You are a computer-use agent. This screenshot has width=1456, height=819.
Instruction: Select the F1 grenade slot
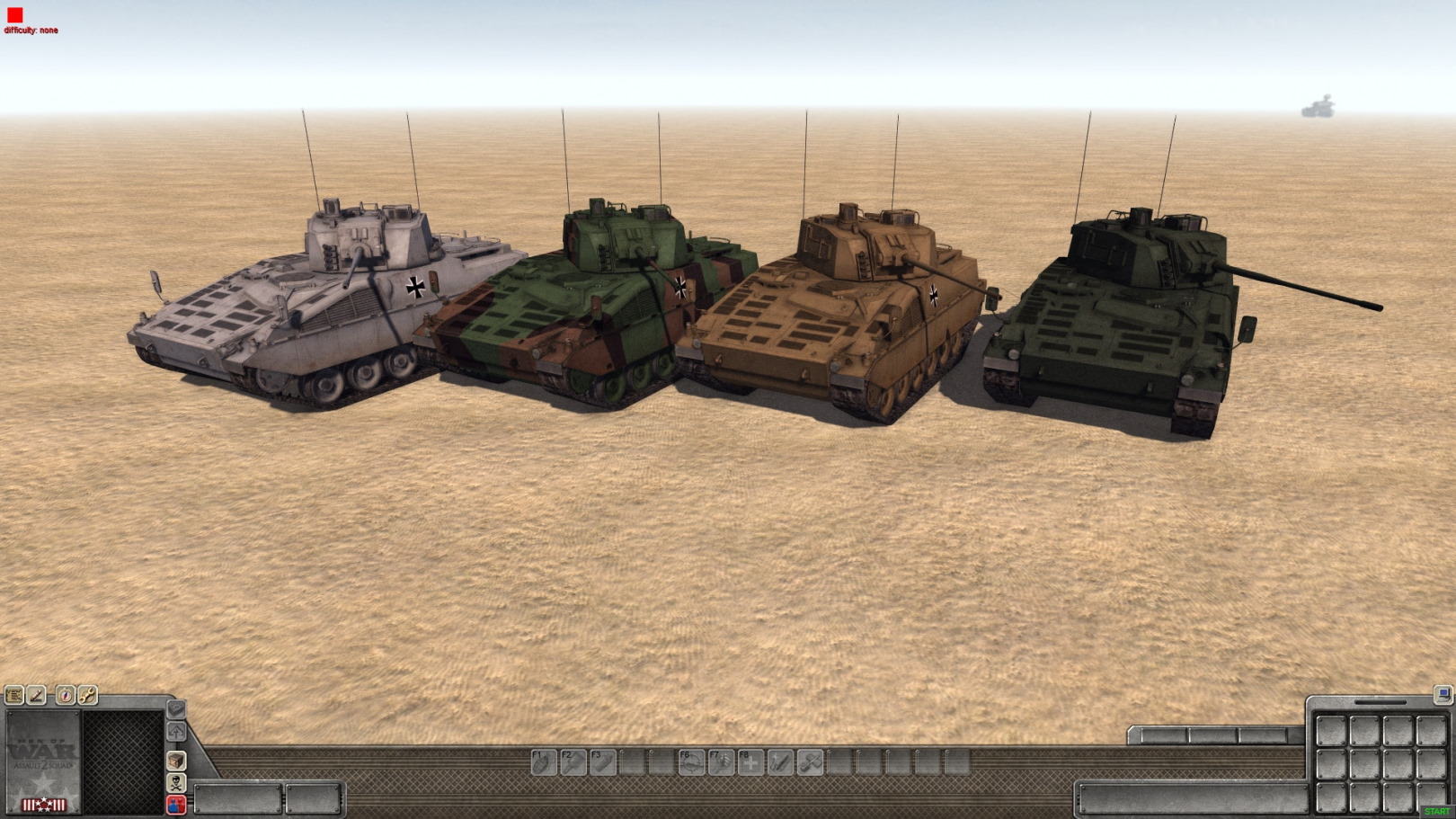[x=544, y=762]
